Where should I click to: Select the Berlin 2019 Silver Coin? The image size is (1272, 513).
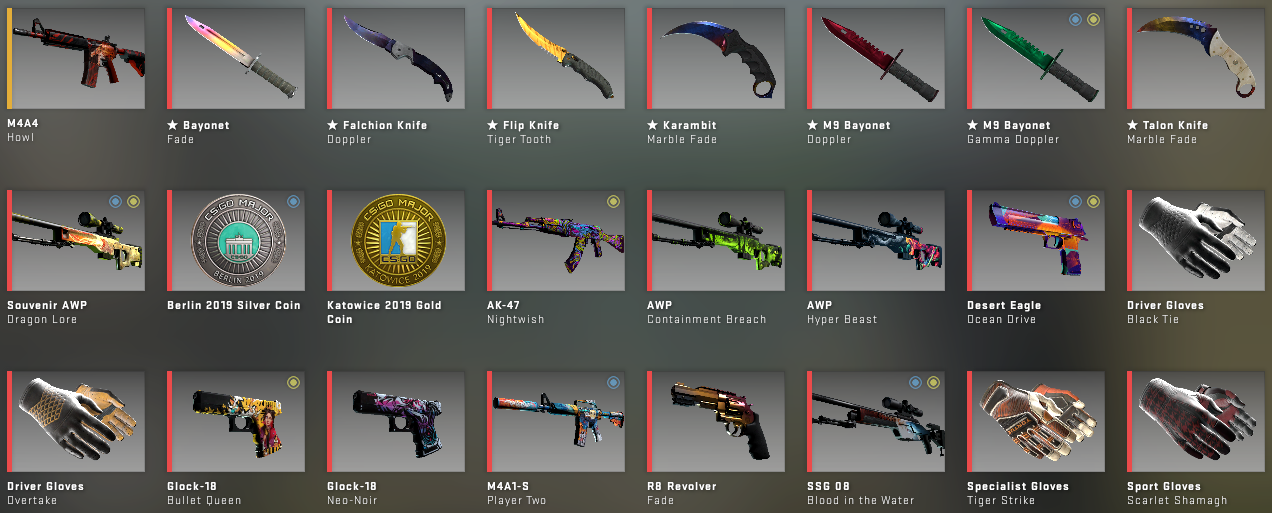click(x=236, y=240)
